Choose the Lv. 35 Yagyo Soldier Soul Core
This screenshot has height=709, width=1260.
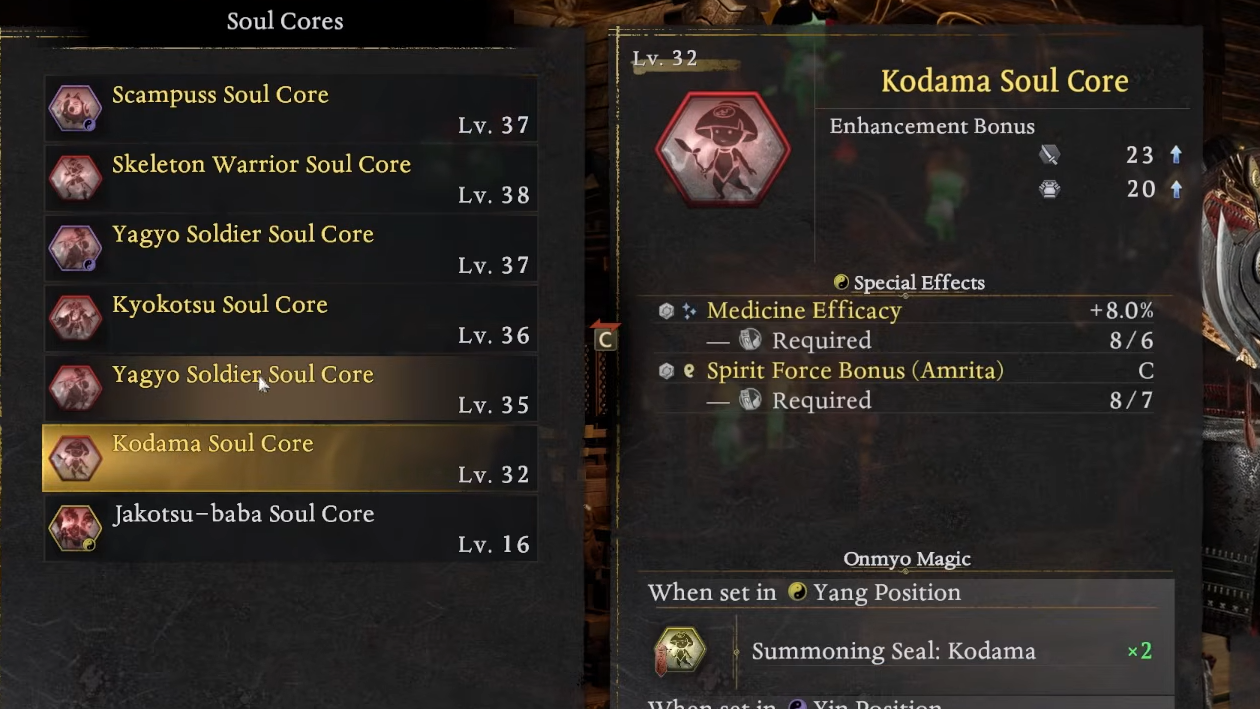(290, 388)
